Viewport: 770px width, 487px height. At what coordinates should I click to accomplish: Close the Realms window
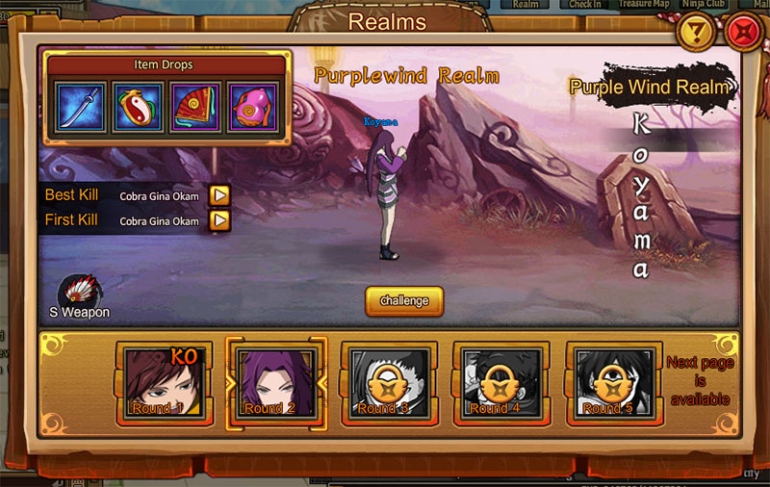tap(743, 33)
